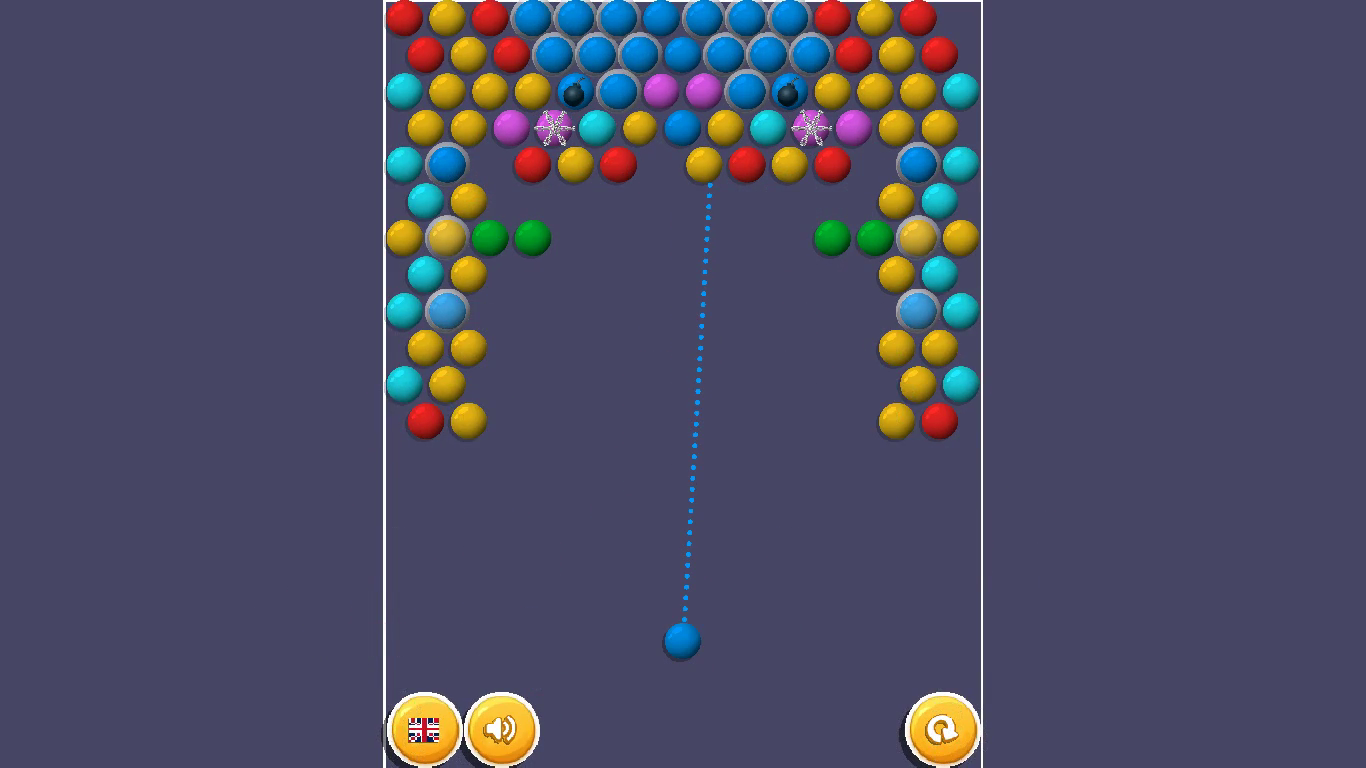Click the lone yellow bubble hanging above the aim line

click(705, 167)
